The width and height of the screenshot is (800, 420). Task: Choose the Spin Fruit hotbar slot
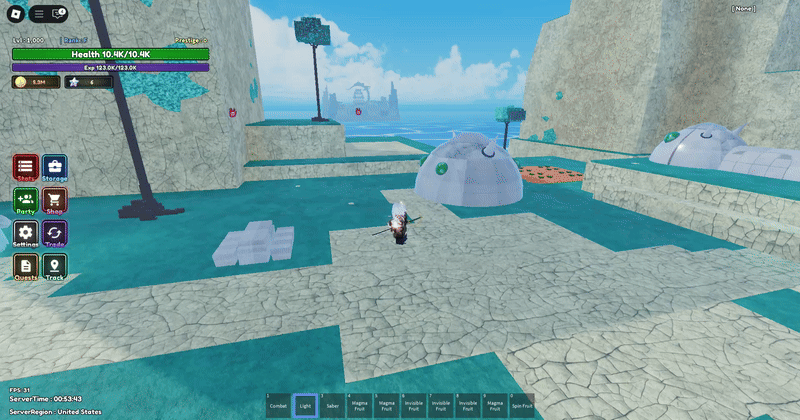coord(521,405)
